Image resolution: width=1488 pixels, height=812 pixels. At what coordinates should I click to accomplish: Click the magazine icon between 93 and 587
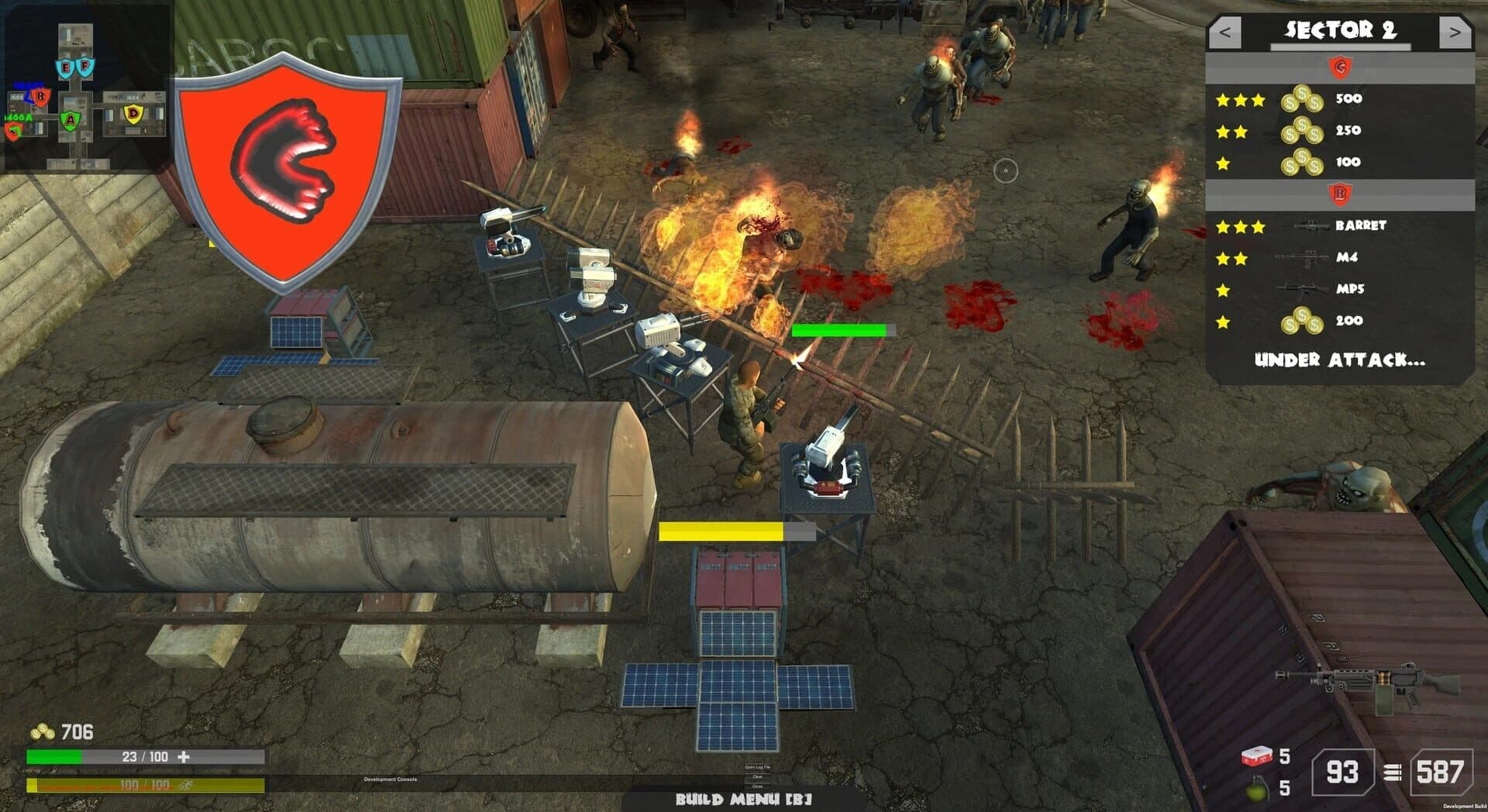click(x=1393, y=773)
